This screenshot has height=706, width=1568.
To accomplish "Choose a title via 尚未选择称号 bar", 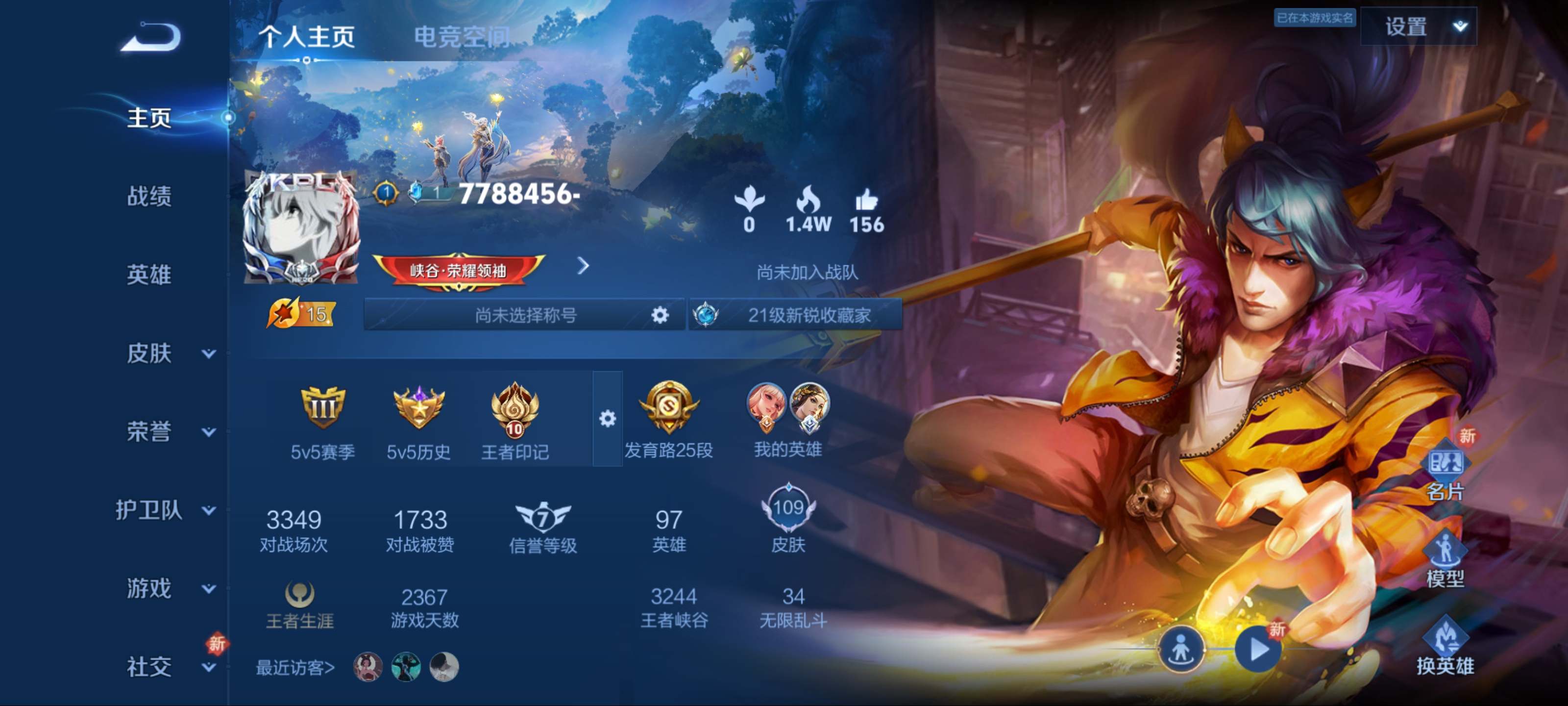I will coord(525,315).
